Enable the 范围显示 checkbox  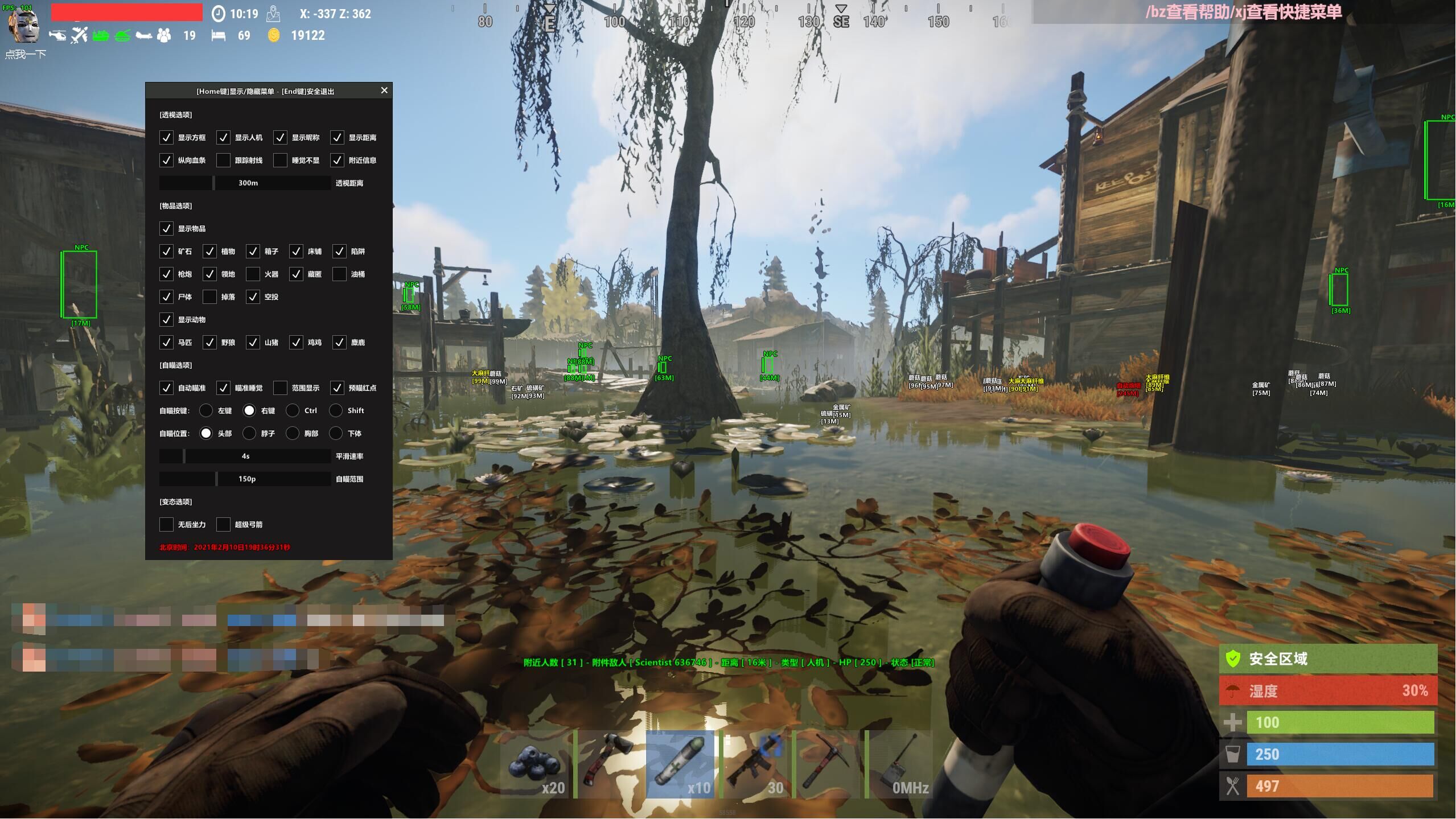point(280,388)
